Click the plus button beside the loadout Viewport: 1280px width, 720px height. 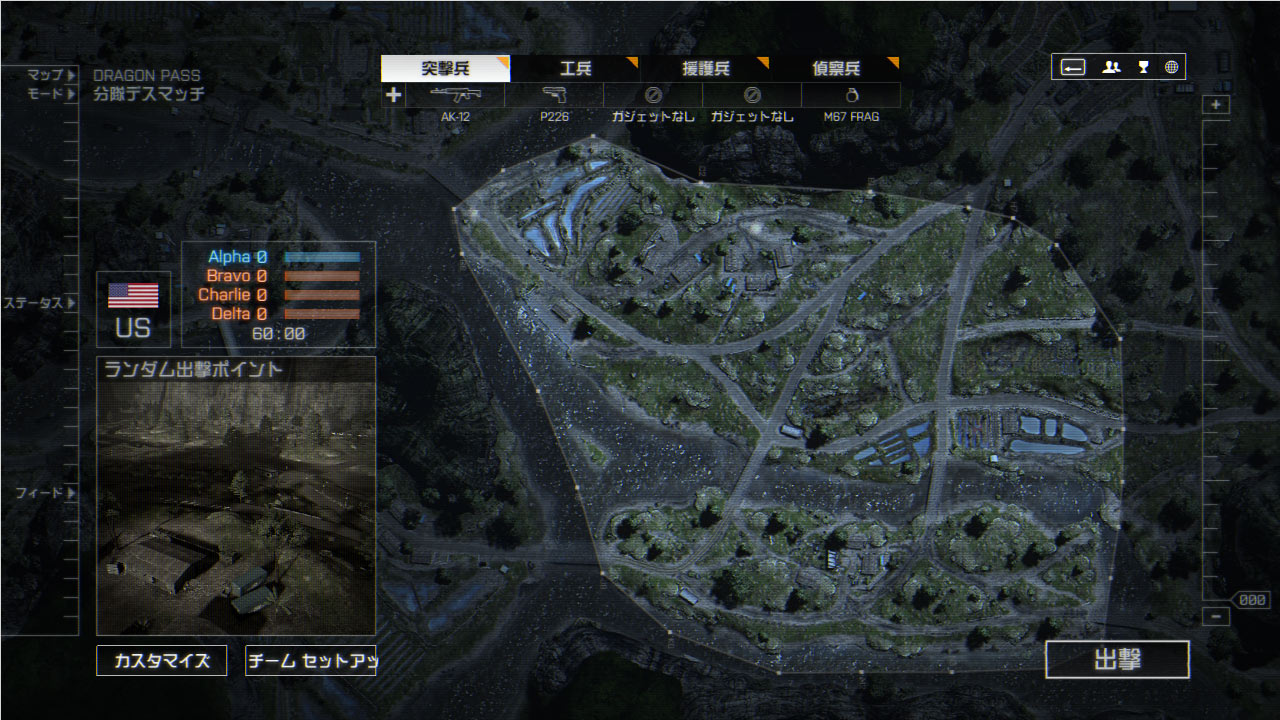pyautogui.click(x=394, y=95)
